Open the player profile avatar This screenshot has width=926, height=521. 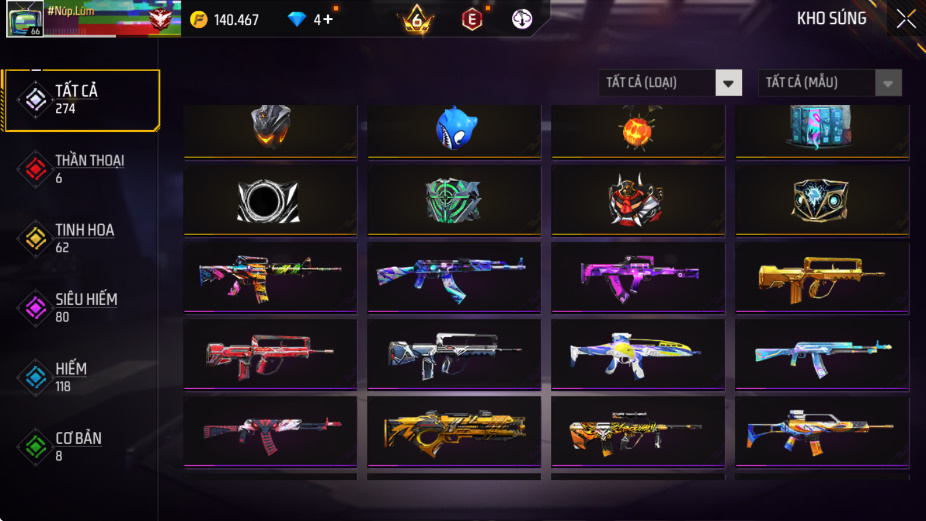click(24, 19)
